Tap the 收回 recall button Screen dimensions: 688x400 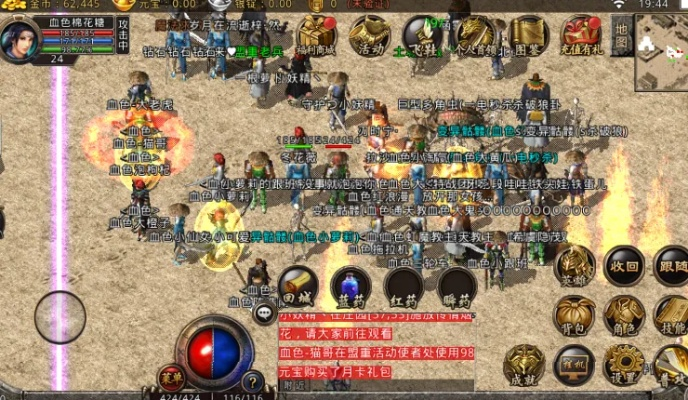tap(625, 266)
